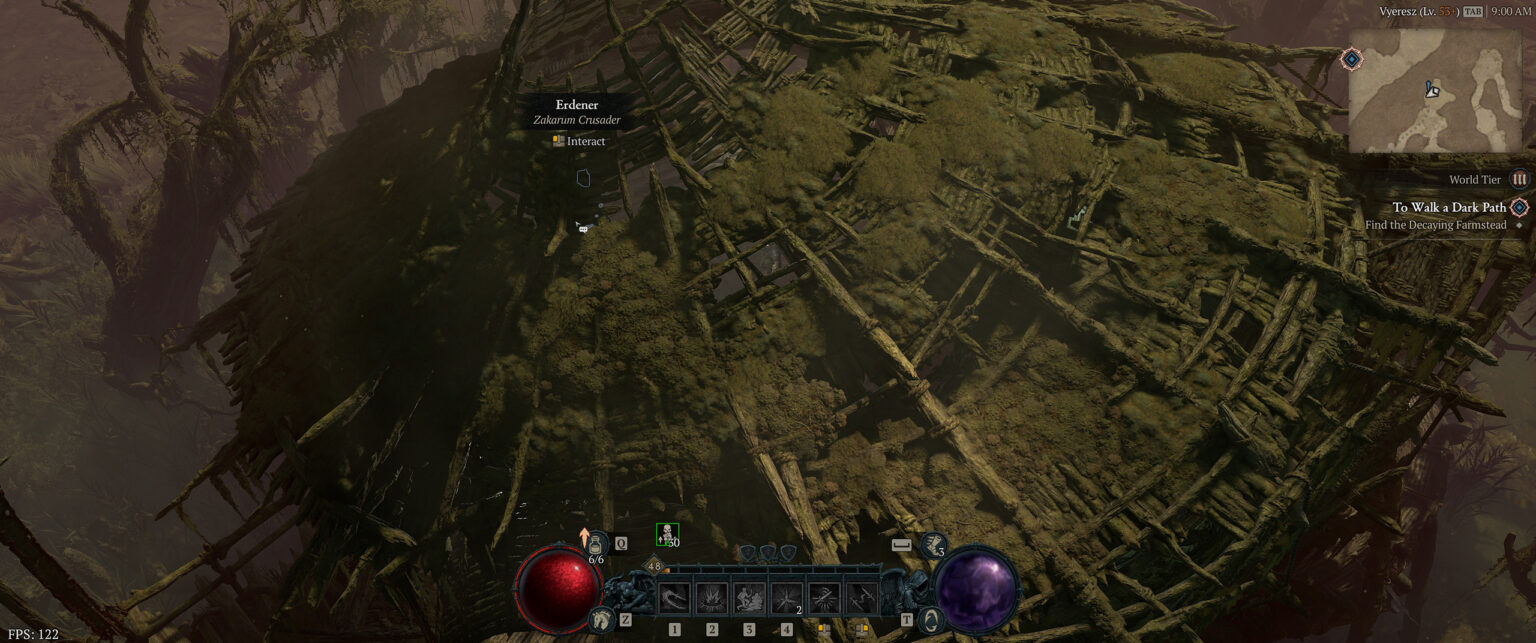Trigger the crossed-out scythe burst skill
Viewport: 1536px width, 643px height.
(824, 599)
